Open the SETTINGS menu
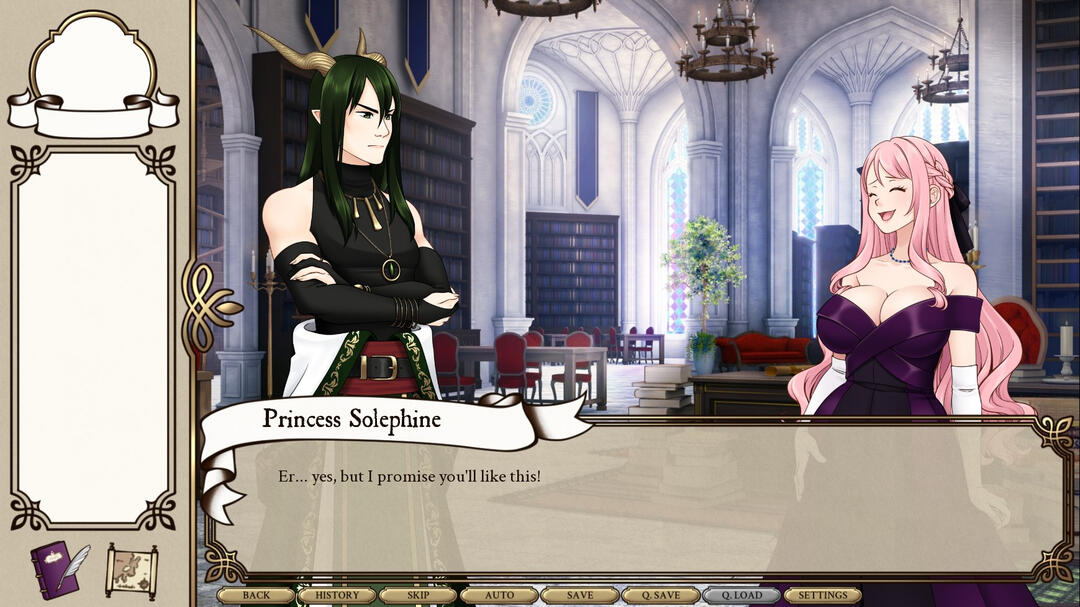This screenshot has width=1080, height=607. 823,595
